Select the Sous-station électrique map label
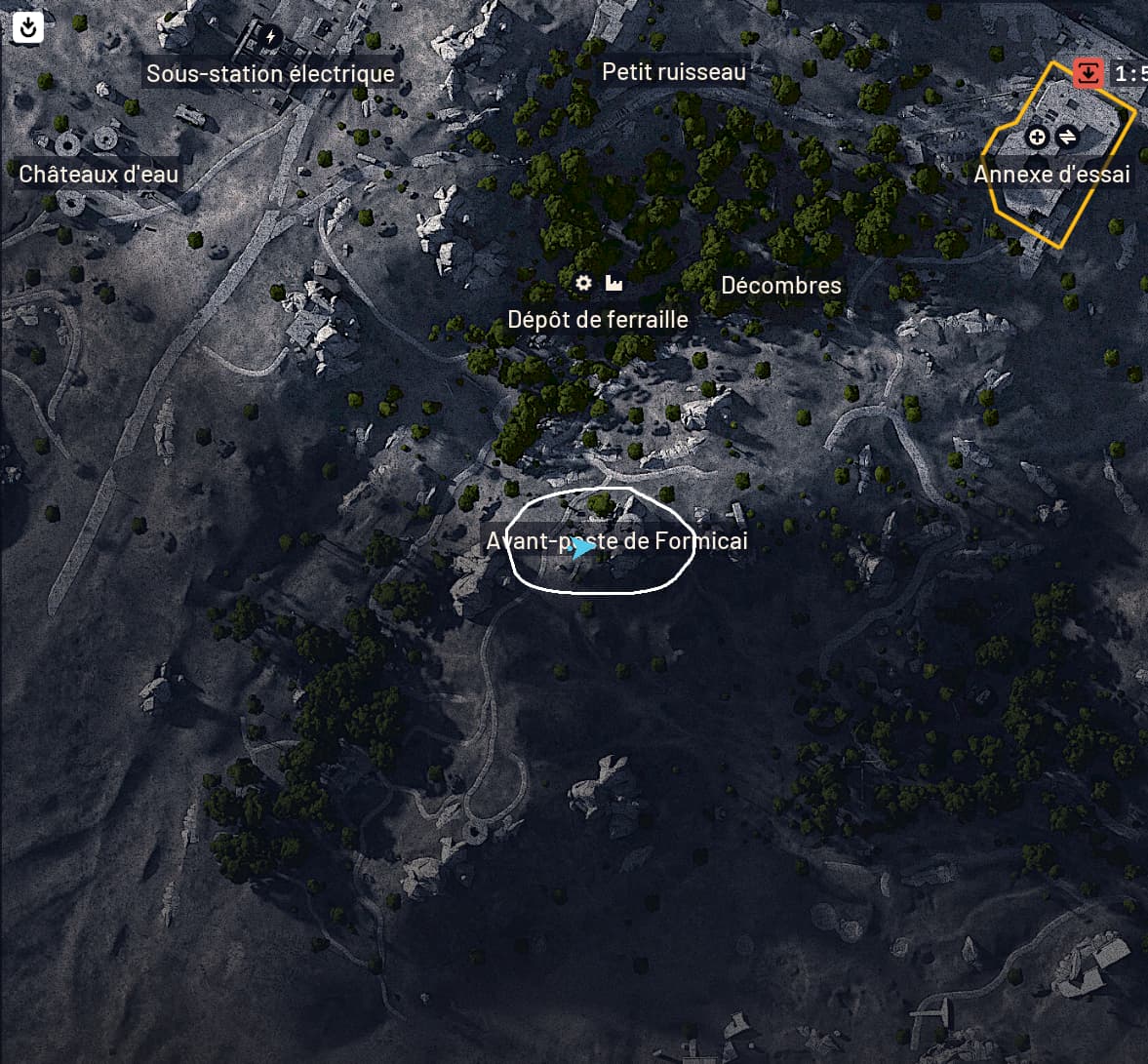Screen dimensions: 1148x1064 [x=270, y=74]
